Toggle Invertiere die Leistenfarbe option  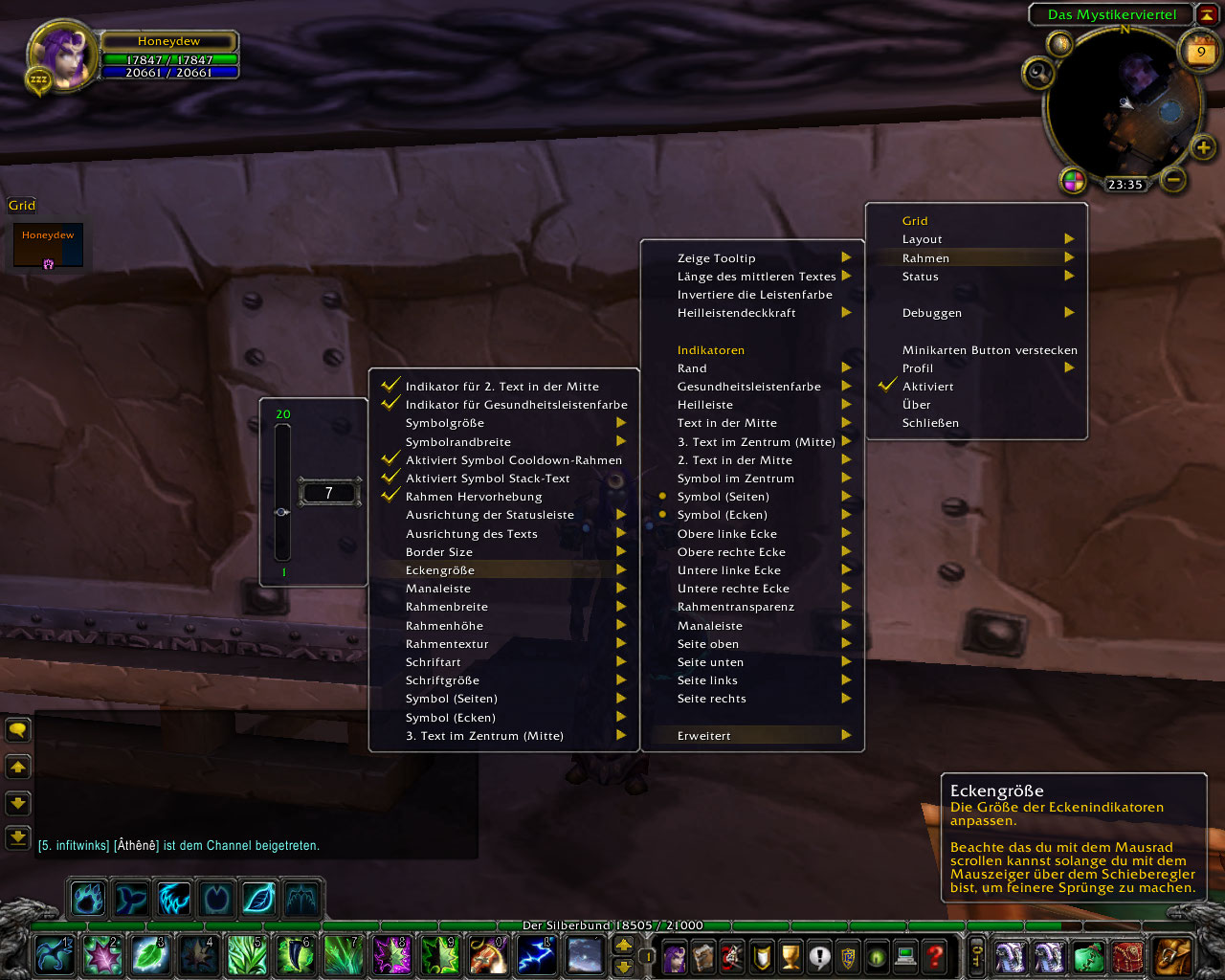(x=754, y=295)
